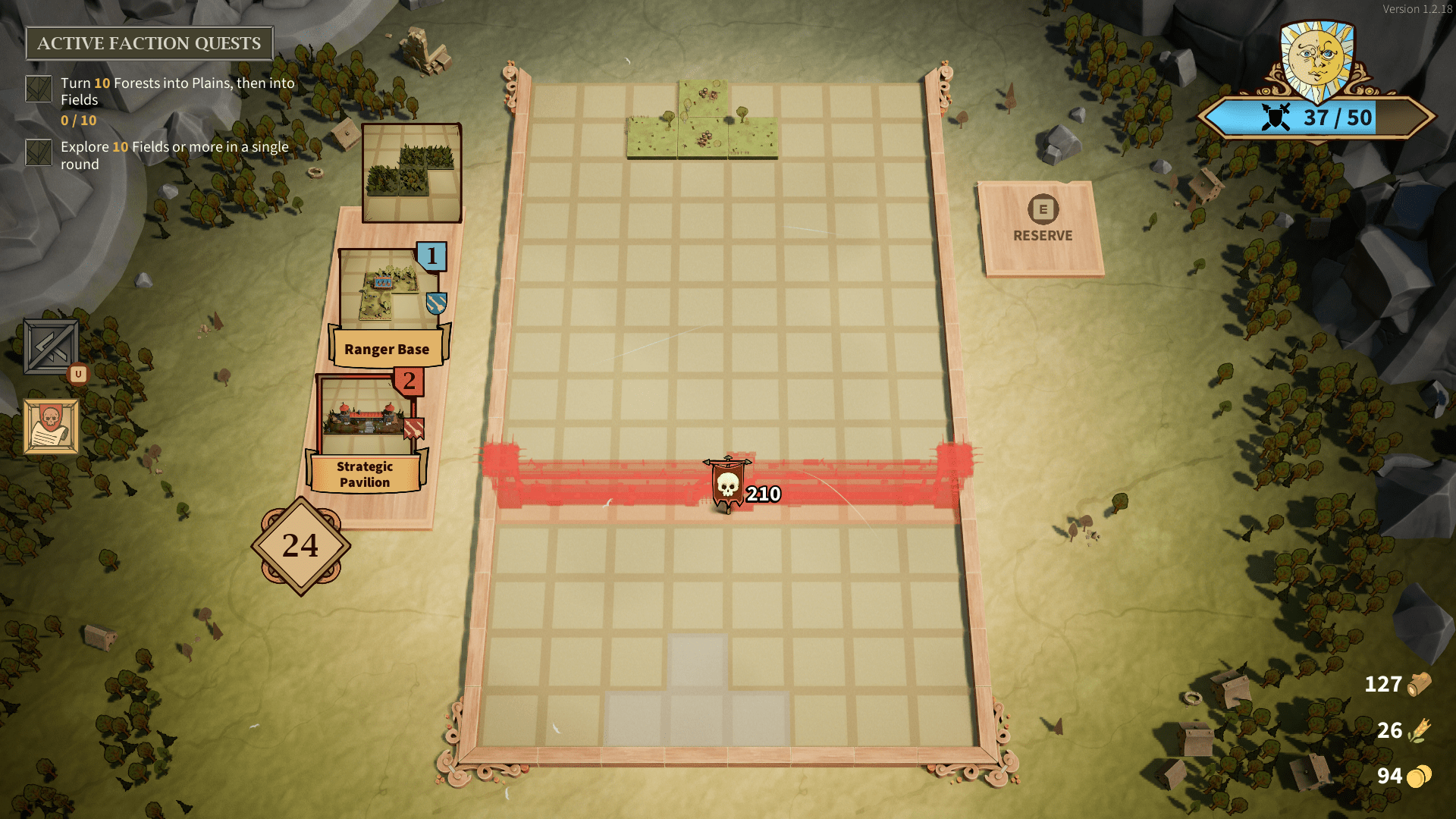Select the sun and moon emblem

pyautogui.click(x=1317, y=61)
